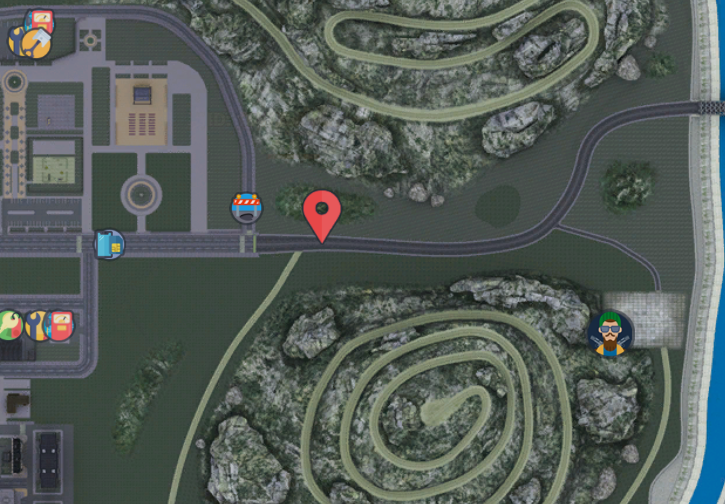Screen dimensions: 725x504
Task: Select the red location pin marker
Action: coord(322,213)
